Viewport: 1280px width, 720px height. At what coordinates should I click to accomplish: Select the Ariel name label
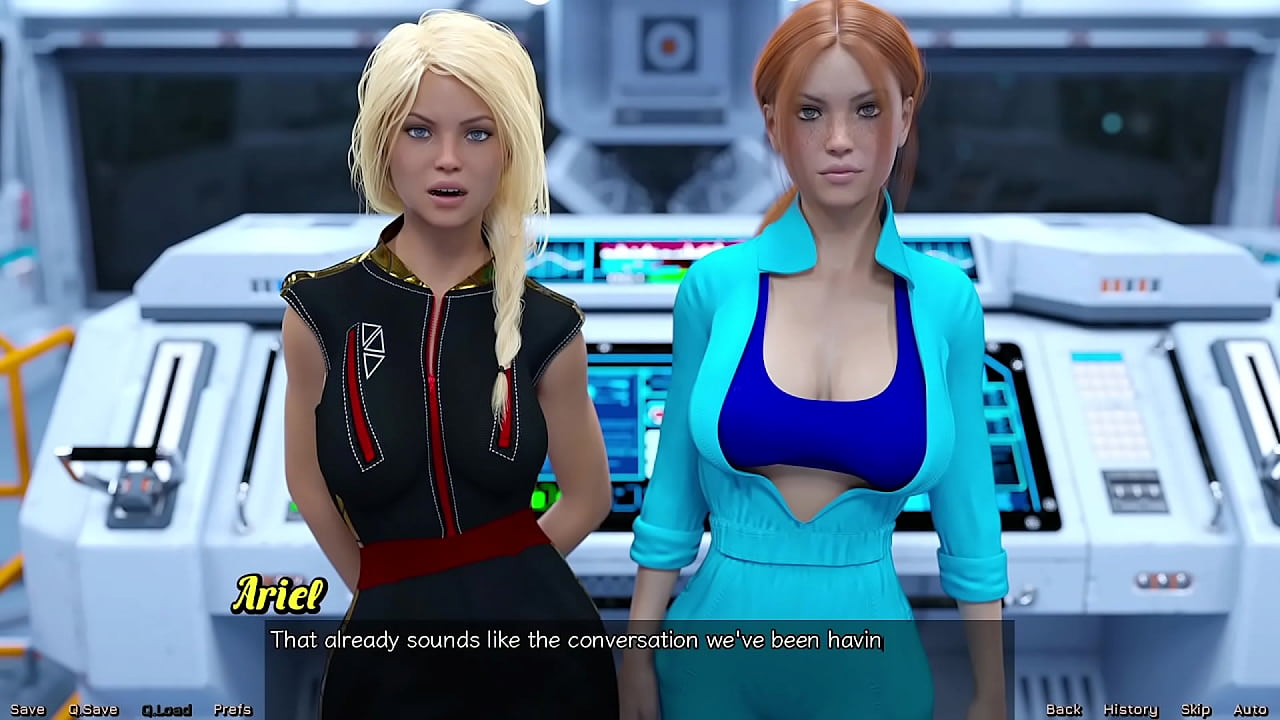coord(280,594)
